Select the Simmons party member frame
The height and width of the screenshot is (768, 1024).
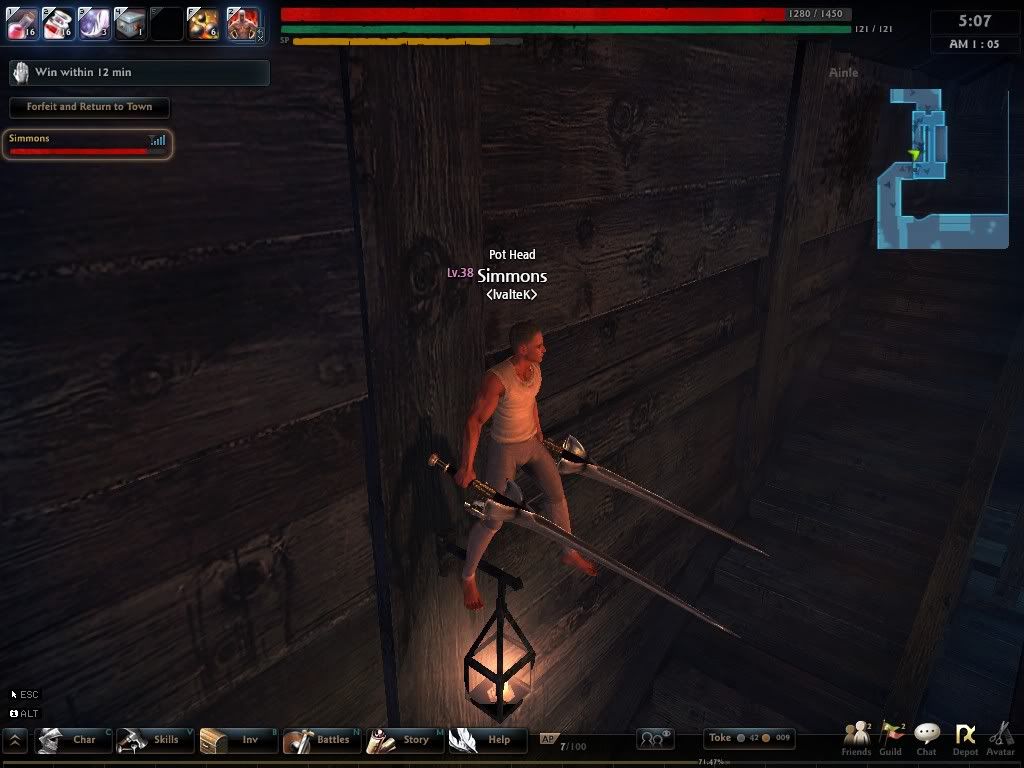(x=88, y=144)
